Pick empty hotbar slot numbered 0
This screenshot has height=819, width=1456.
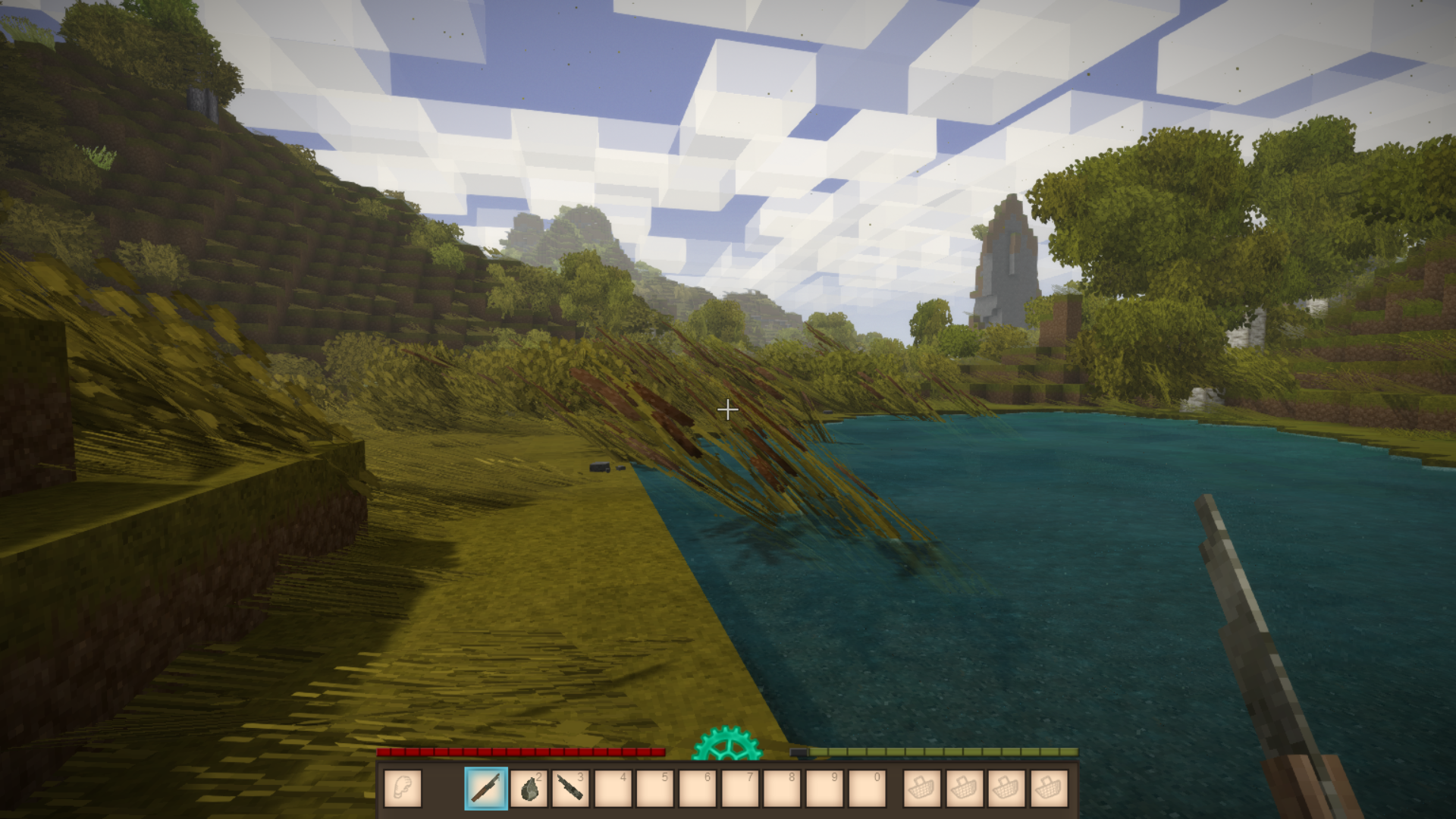click(866, 789)
